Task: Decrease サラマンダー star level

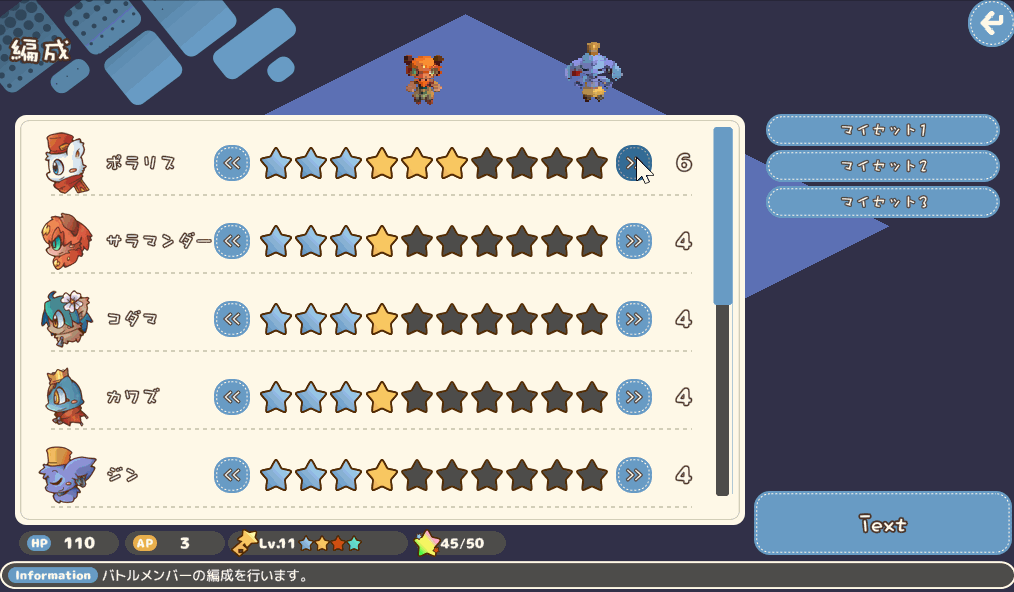Action: point(232,241)
